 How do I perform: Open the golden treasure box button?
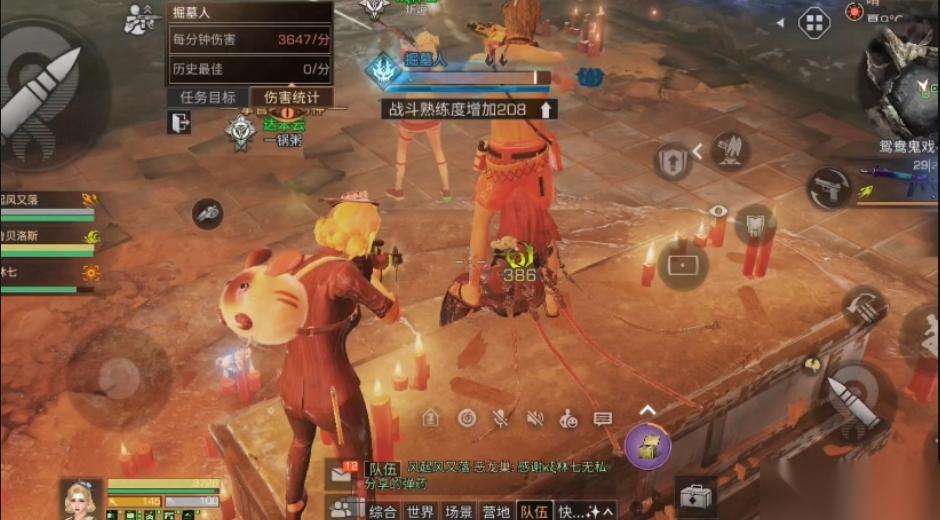tap(647, 447)
